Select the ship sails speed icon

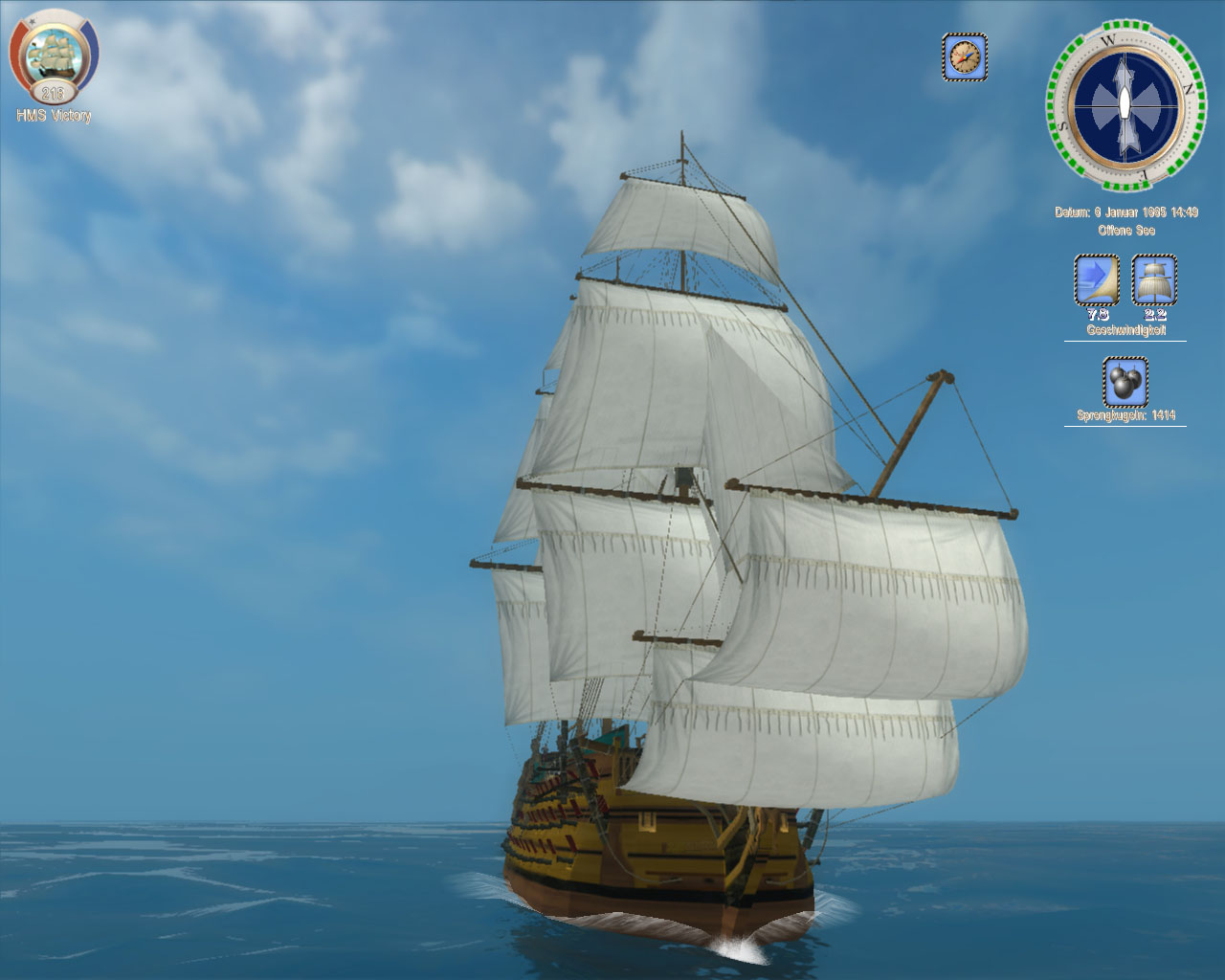coord(1154,280)
